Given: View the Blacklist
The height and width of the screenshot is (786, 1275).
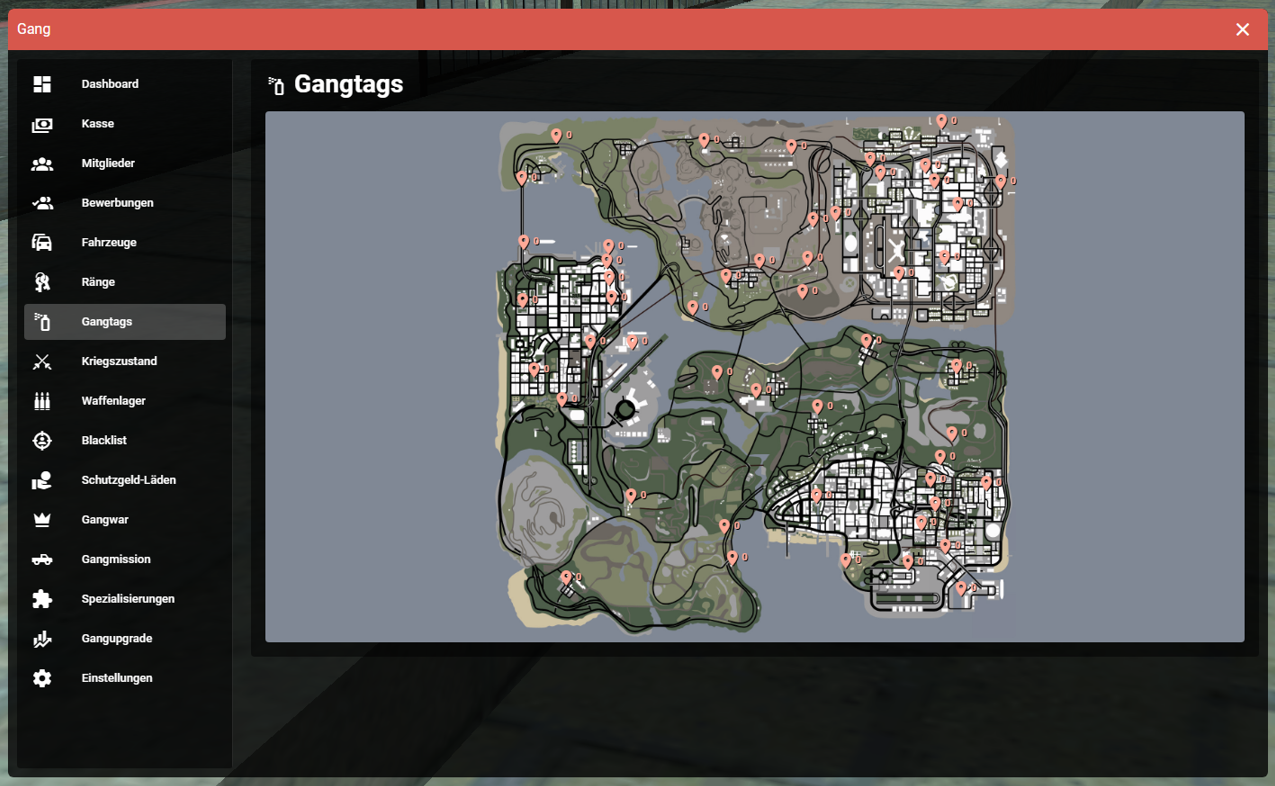Looking at the screenshot, I should coord(104,441).
